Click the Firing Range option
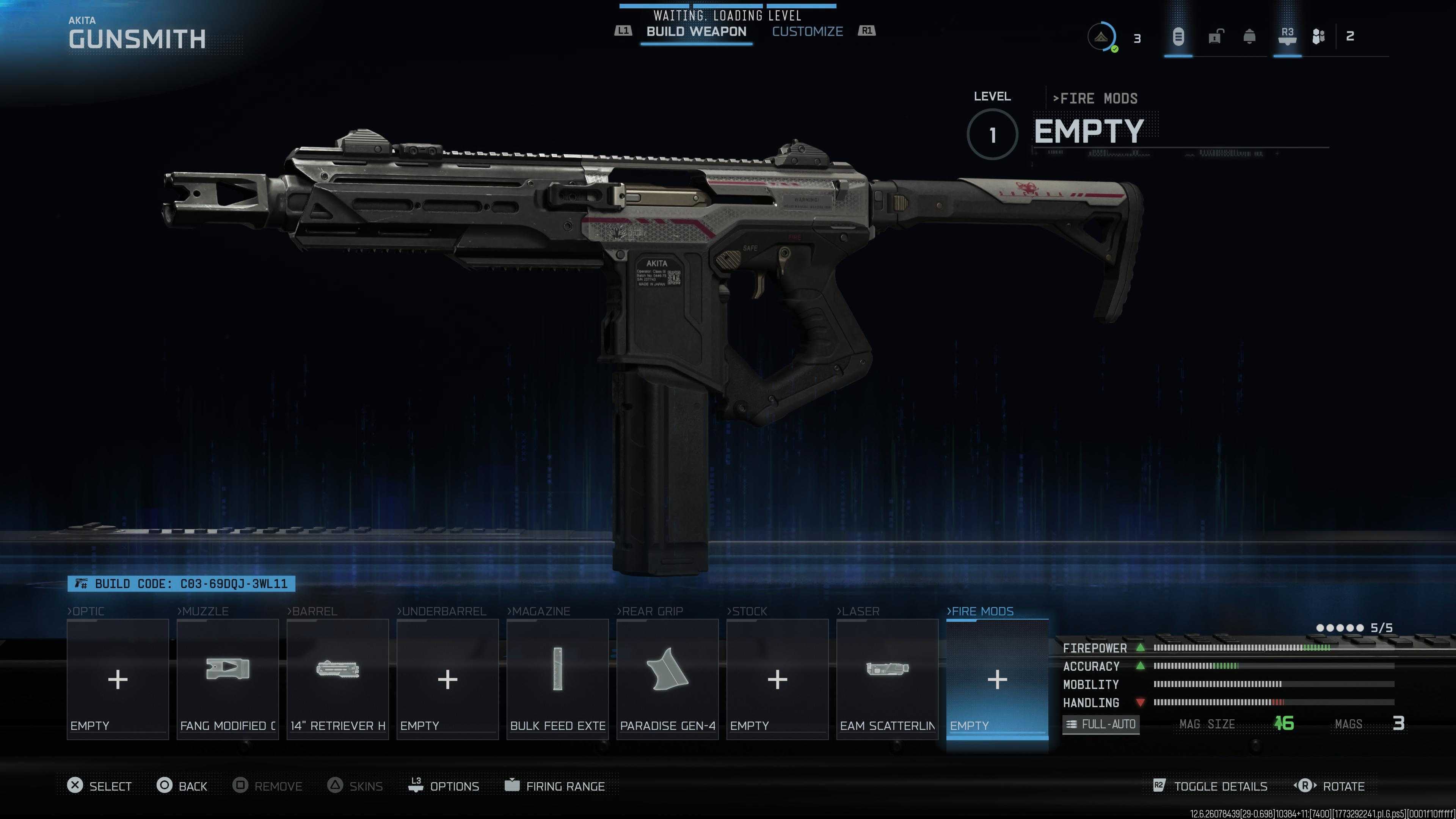Viewport: 1456px width, 819px height. pyautogui.click(x=555, y=786)
